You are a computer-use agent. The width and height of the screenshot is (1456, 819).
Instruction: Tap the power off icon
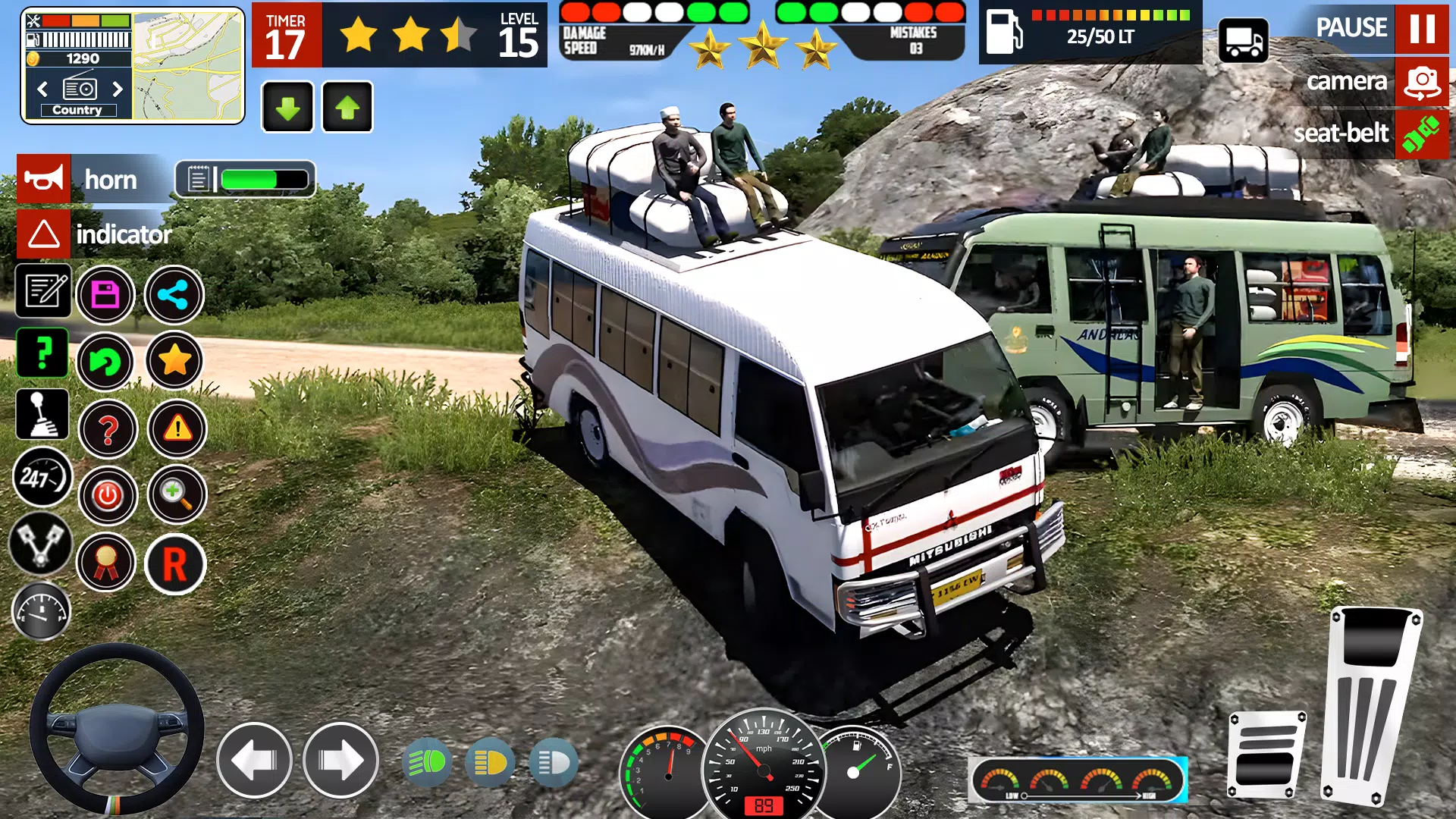(108, 495)
